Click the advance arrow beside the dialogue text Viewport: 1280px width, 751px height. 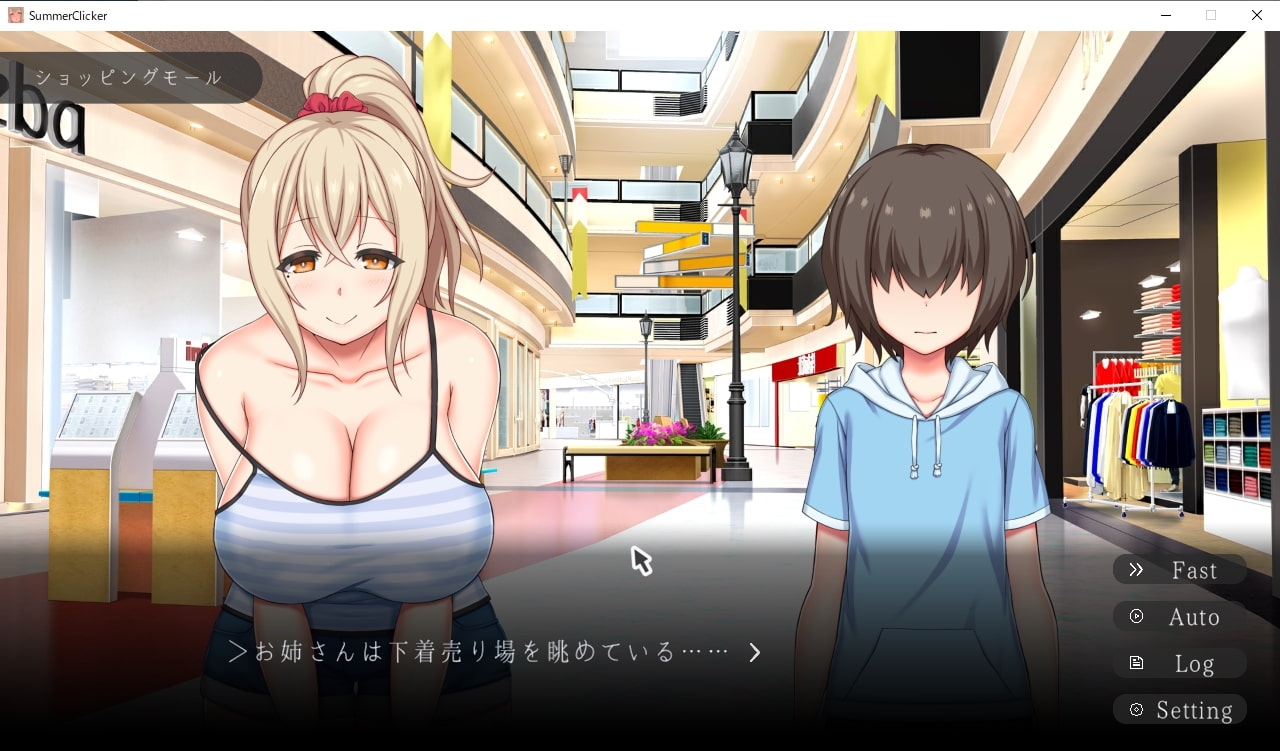(x=755, y=652)
